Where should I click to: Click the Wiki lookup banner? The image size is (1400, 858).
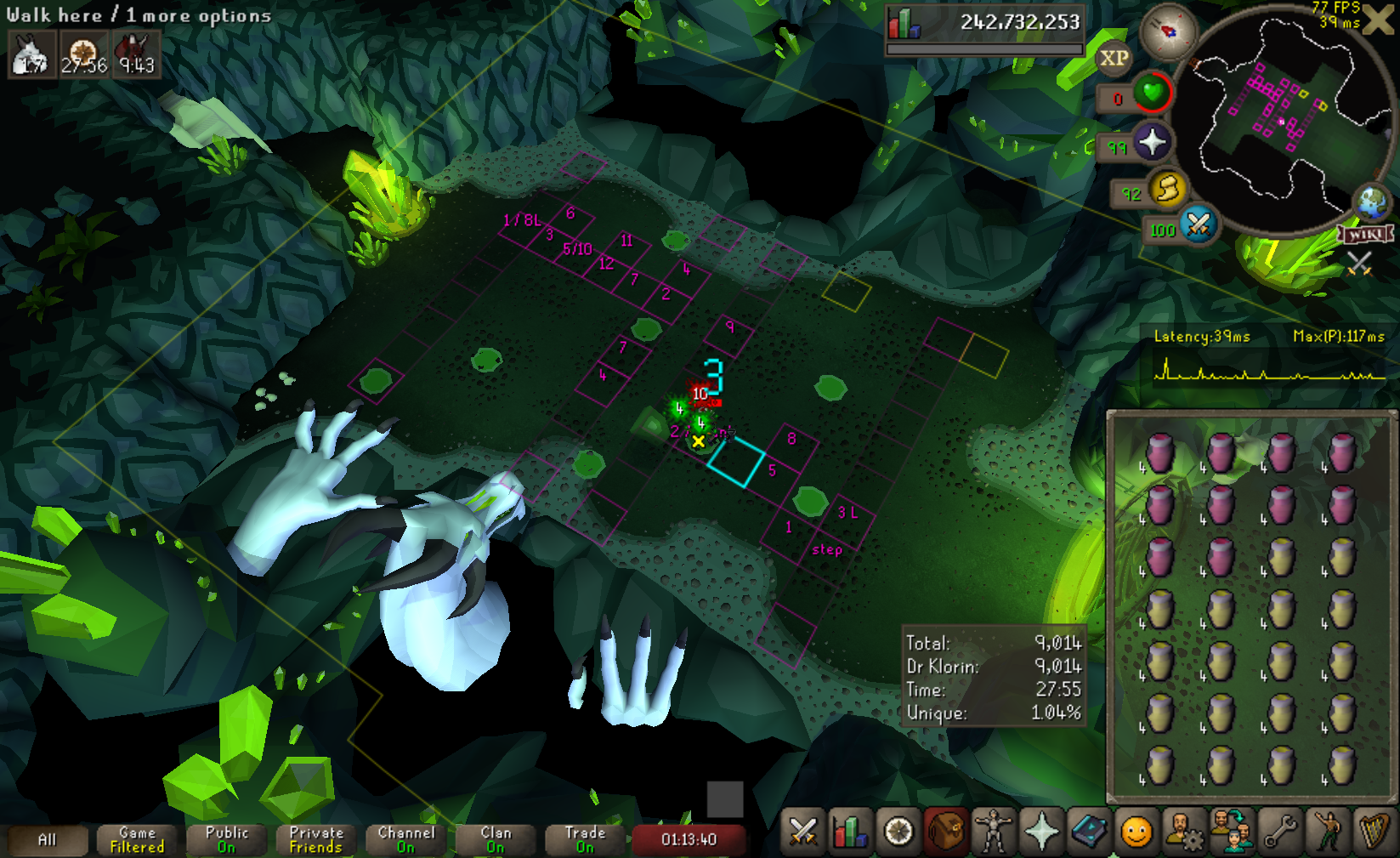[1367, 234]
